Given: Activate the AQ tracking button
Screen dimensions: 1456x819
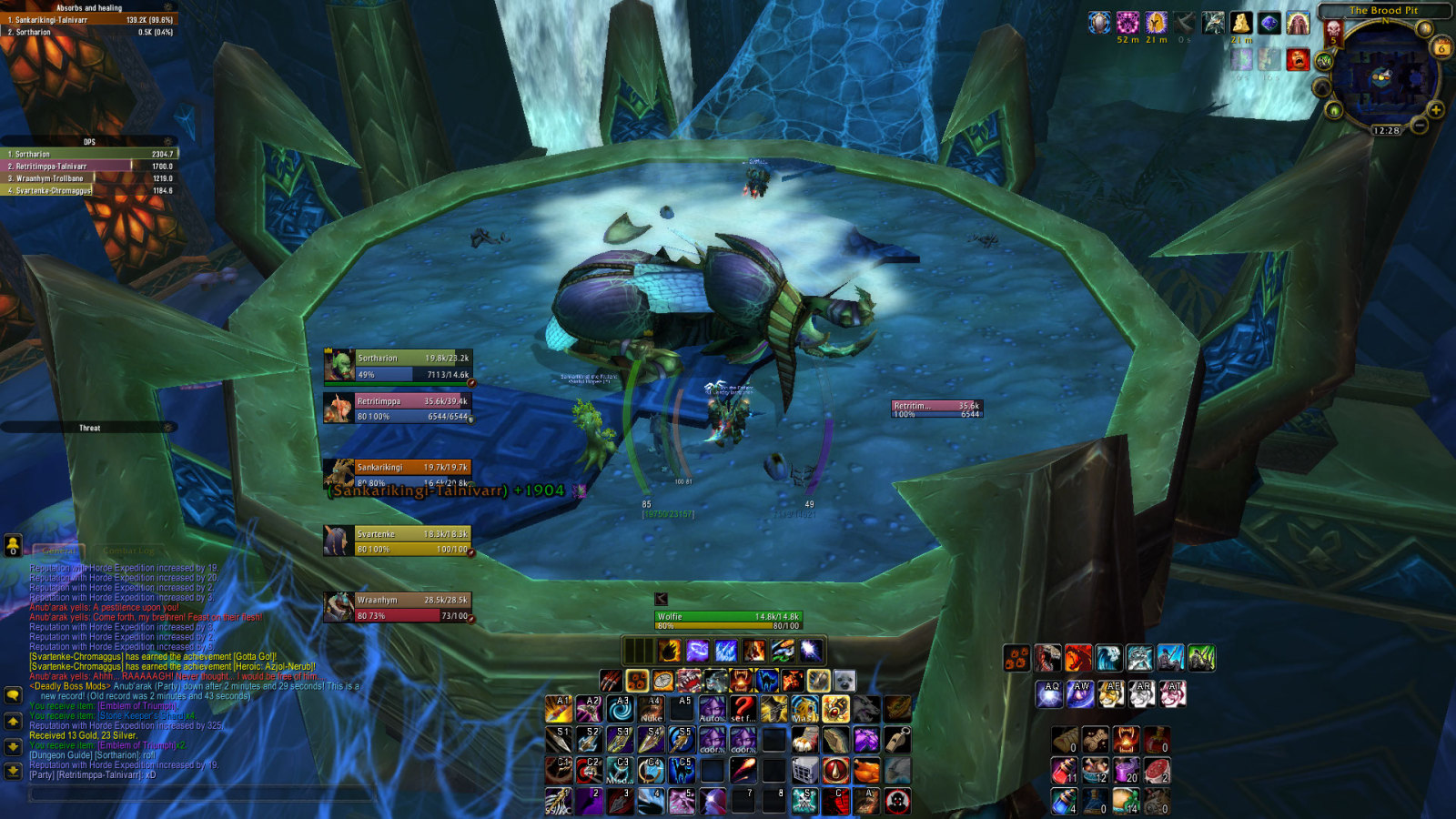Looking at the screenshot, I should coord(1049,693).
